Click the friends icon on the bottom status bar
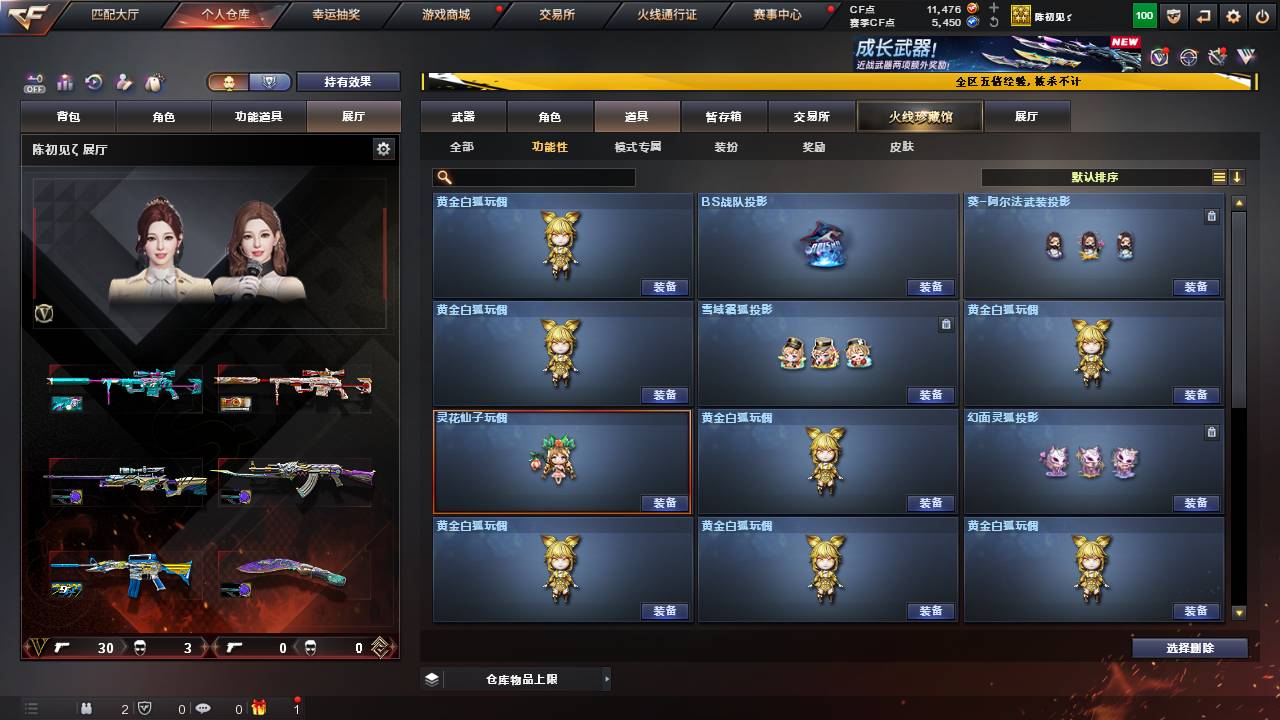This screenshot has height=720, width=1280. click(87, 707)
